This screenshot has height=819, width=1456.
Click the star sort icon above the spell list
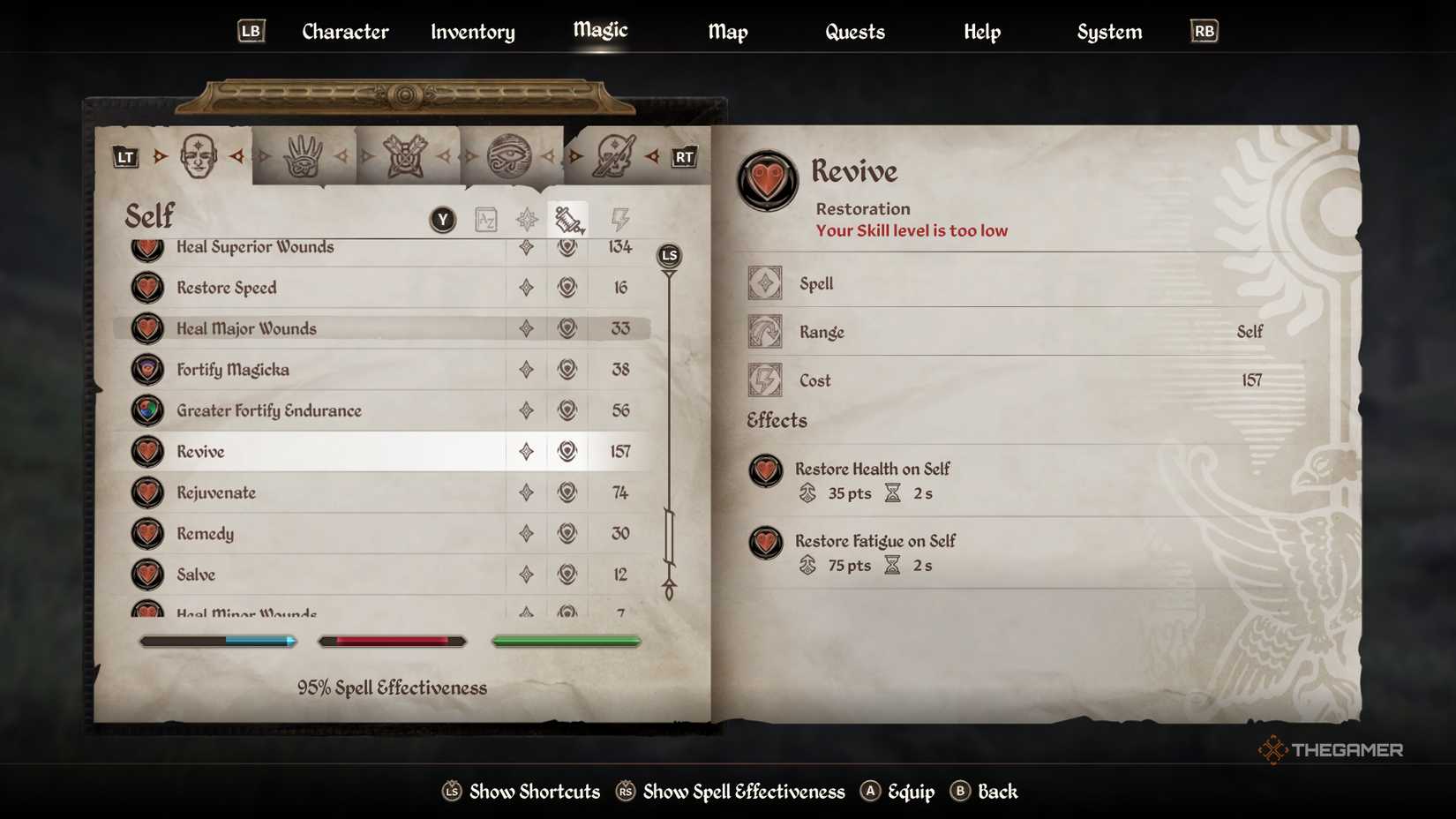click(526, 219)
